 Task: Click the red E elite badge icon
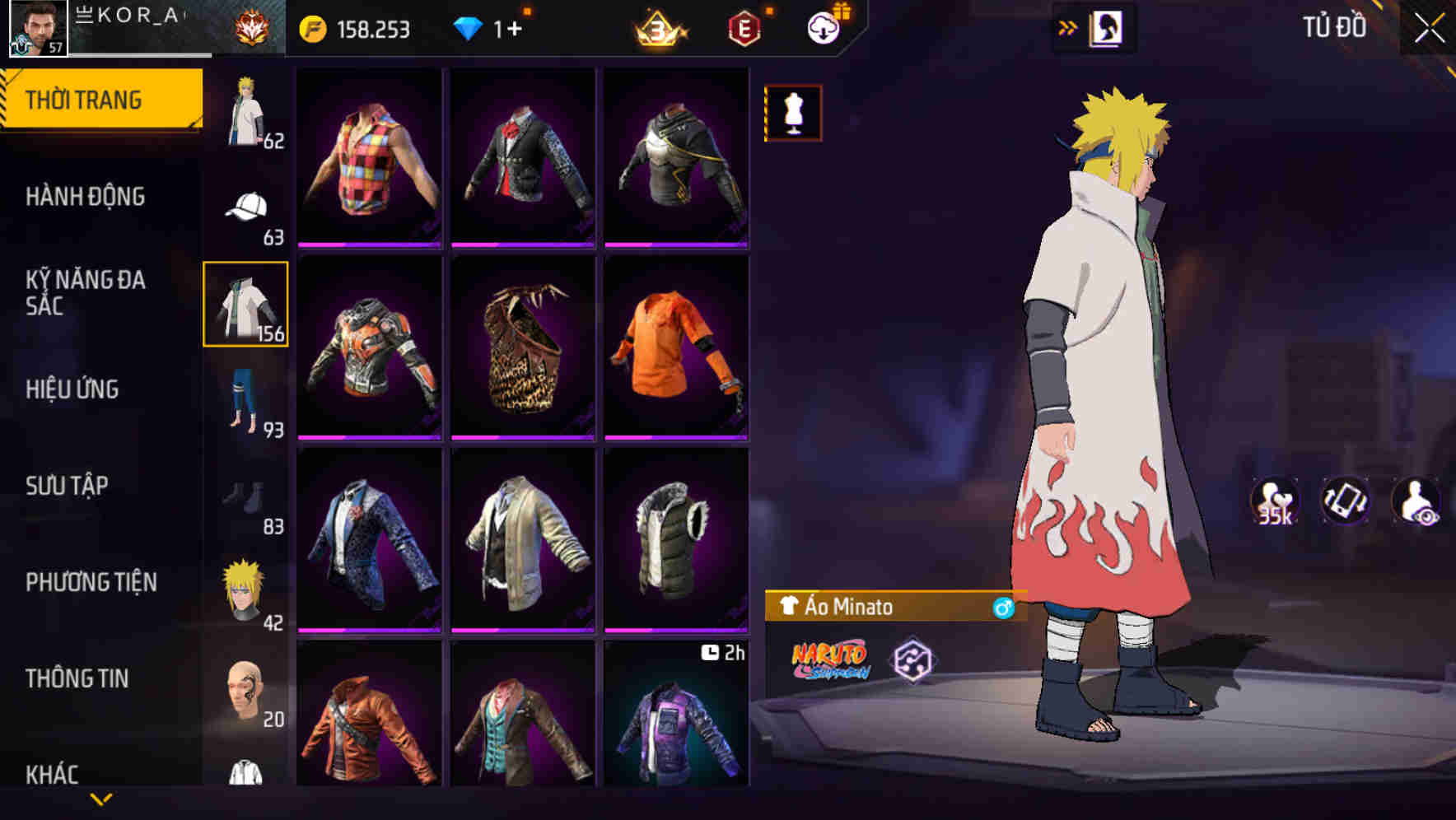tap(744, 27)
